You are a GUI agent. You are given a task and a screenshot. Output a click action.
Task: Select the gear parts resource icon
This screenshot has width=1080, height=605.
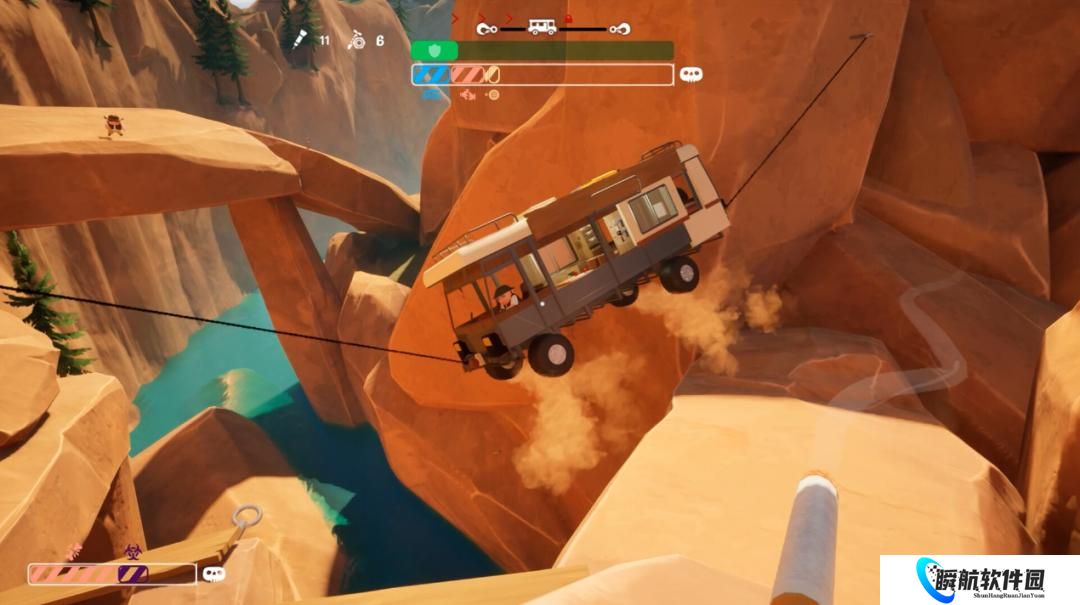[353, 40]
